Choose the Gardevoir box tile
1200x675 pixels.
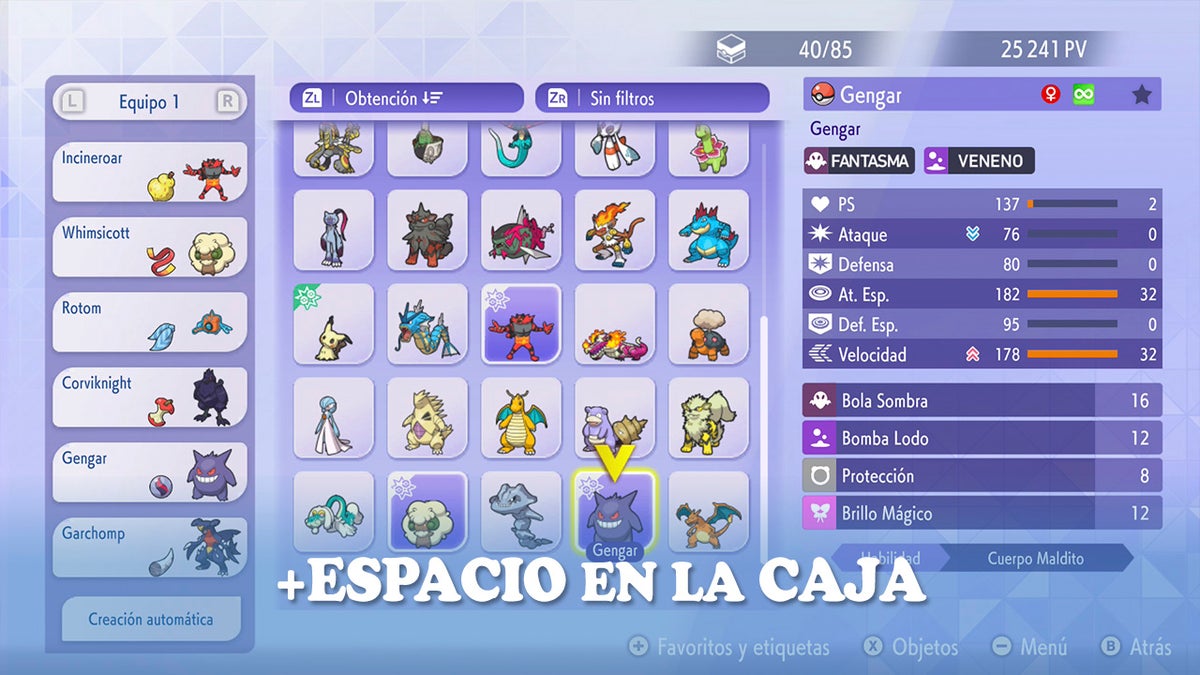click(x=333, y=418)
